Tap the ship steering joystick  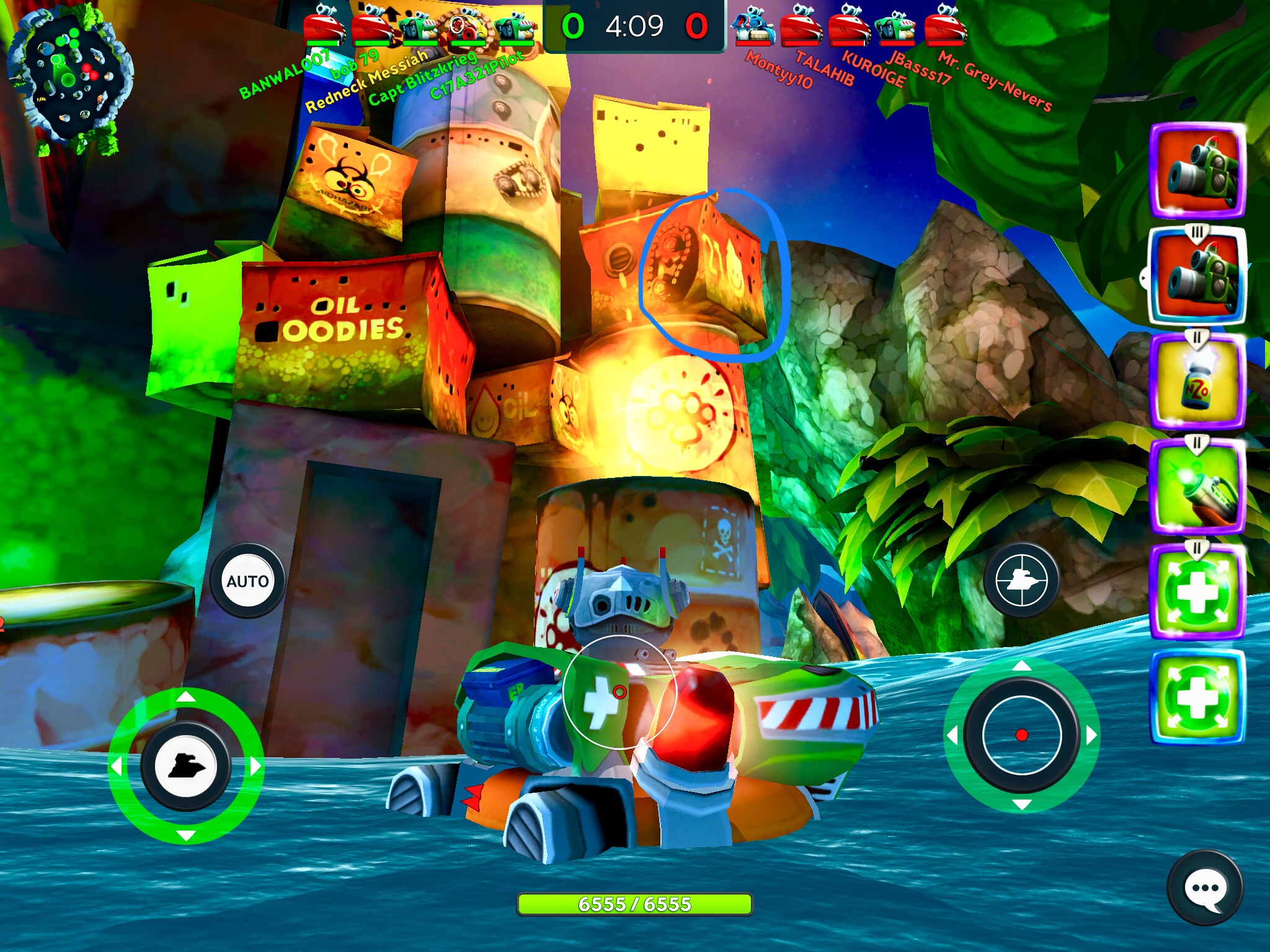click(185, 766)
